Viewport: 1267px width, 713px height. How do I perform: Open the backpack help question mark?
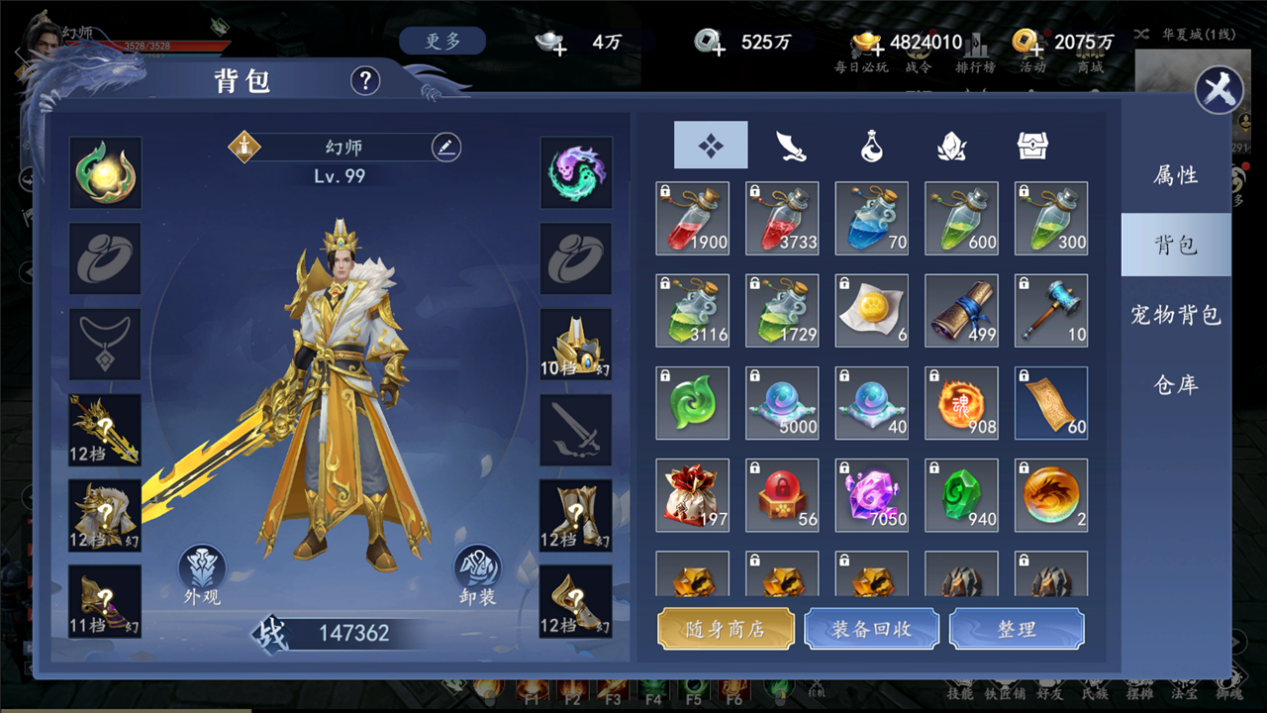(365, 81)
